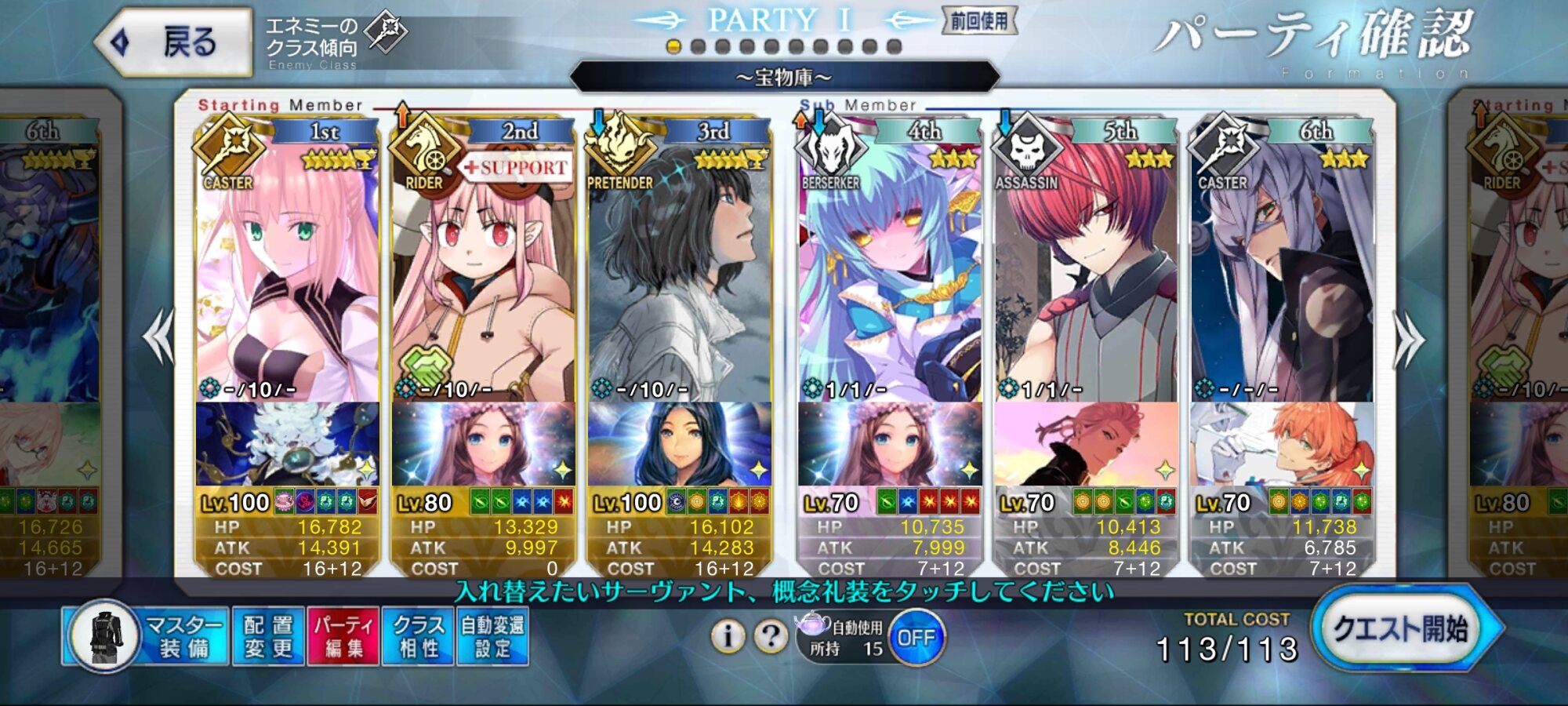Select the 6th slot Caster servant card
Screen dimensions: 1568x706
[x=1282, y=275]
